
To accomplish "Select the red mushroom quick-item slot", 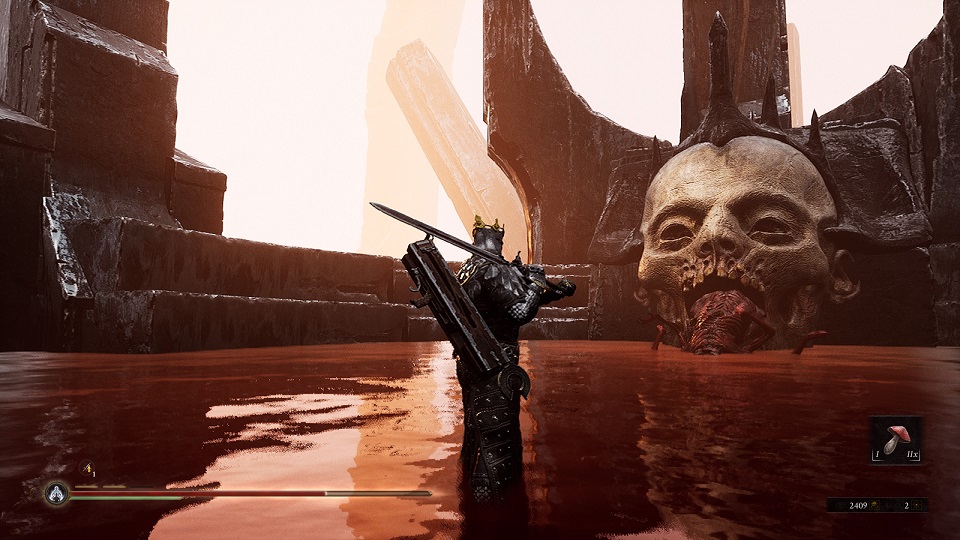I will tap(895, 440).
